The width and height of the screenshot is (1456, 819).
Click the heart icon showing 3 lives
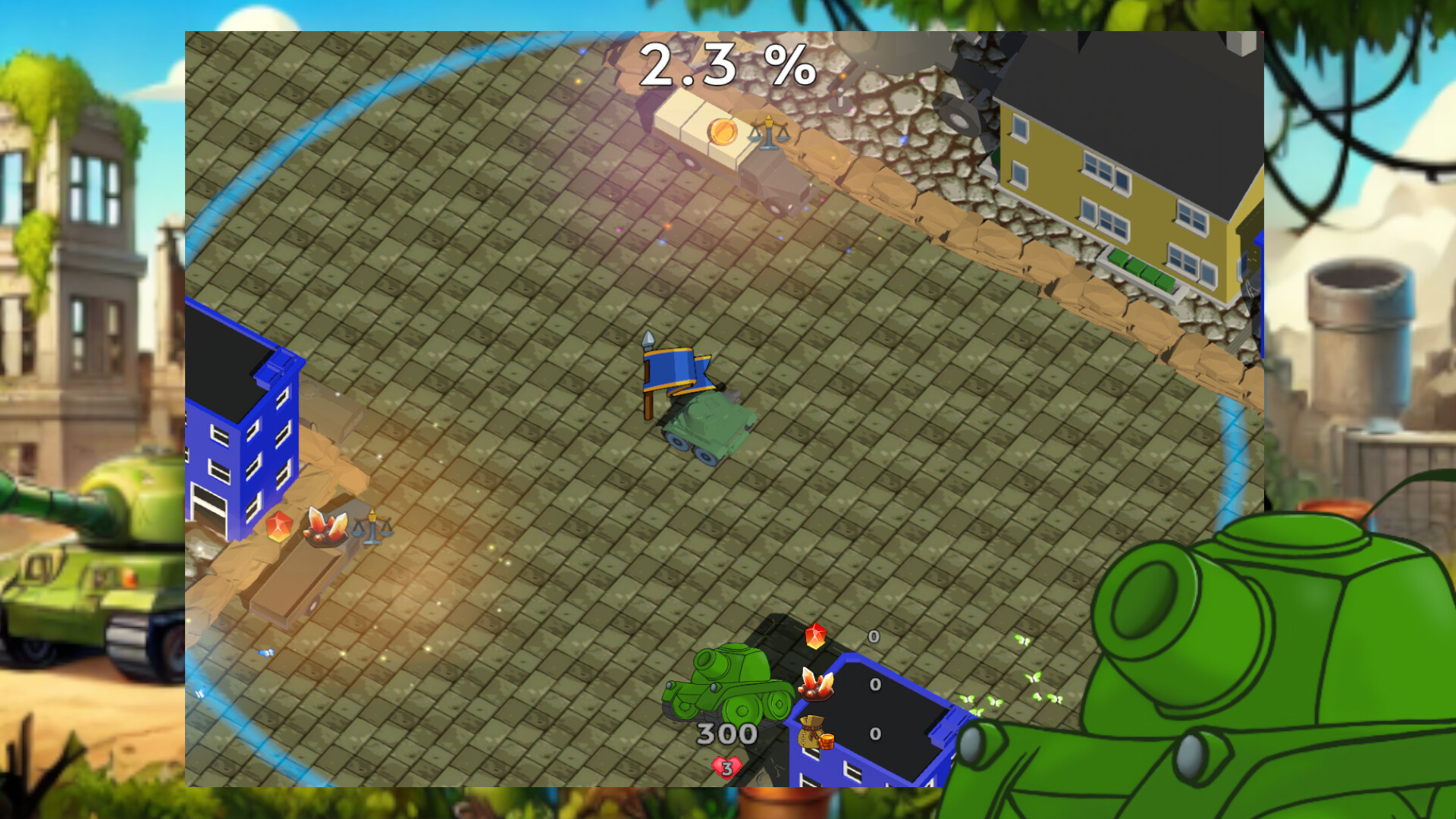(726, 765)
